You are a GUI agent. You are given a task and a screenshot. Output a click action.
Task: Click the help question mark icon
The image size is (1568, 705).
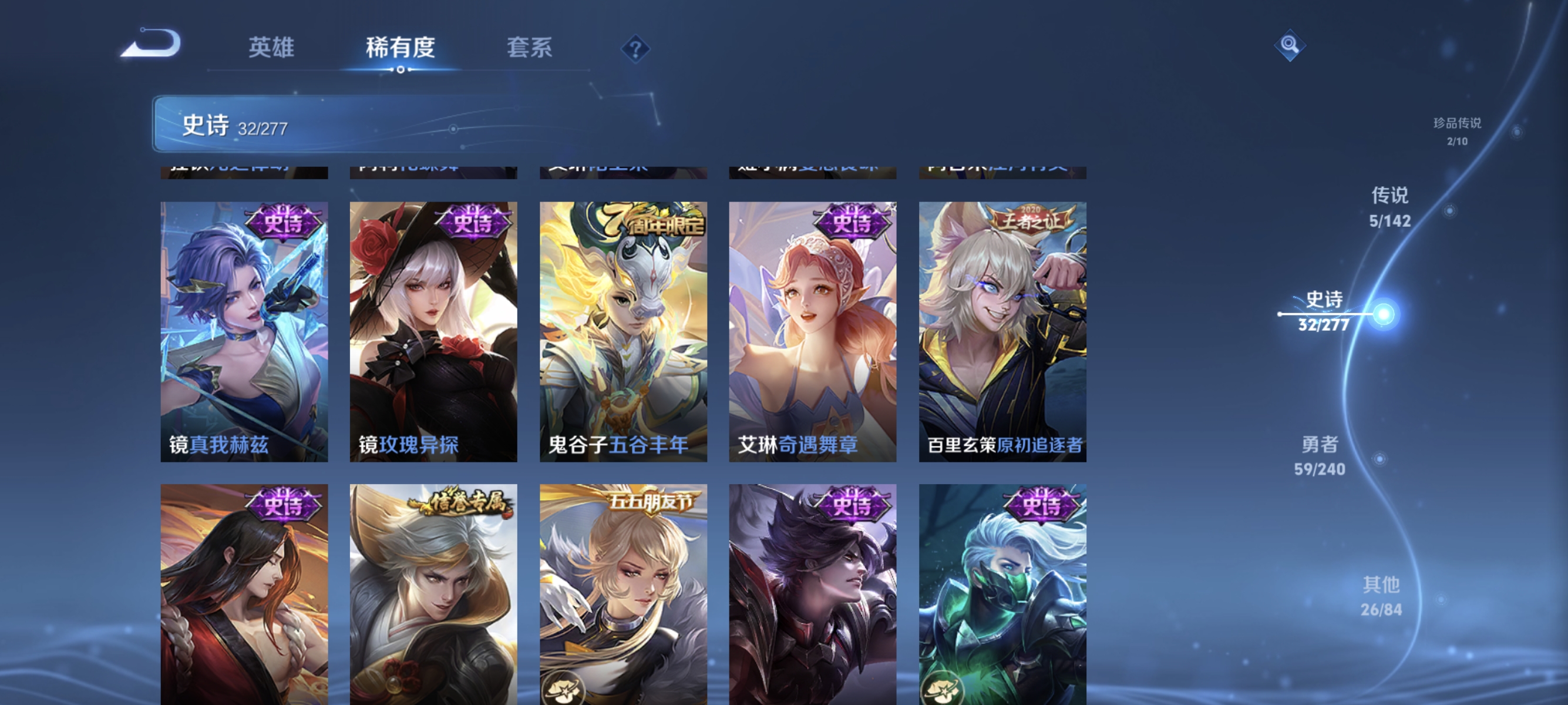[635, 50]
